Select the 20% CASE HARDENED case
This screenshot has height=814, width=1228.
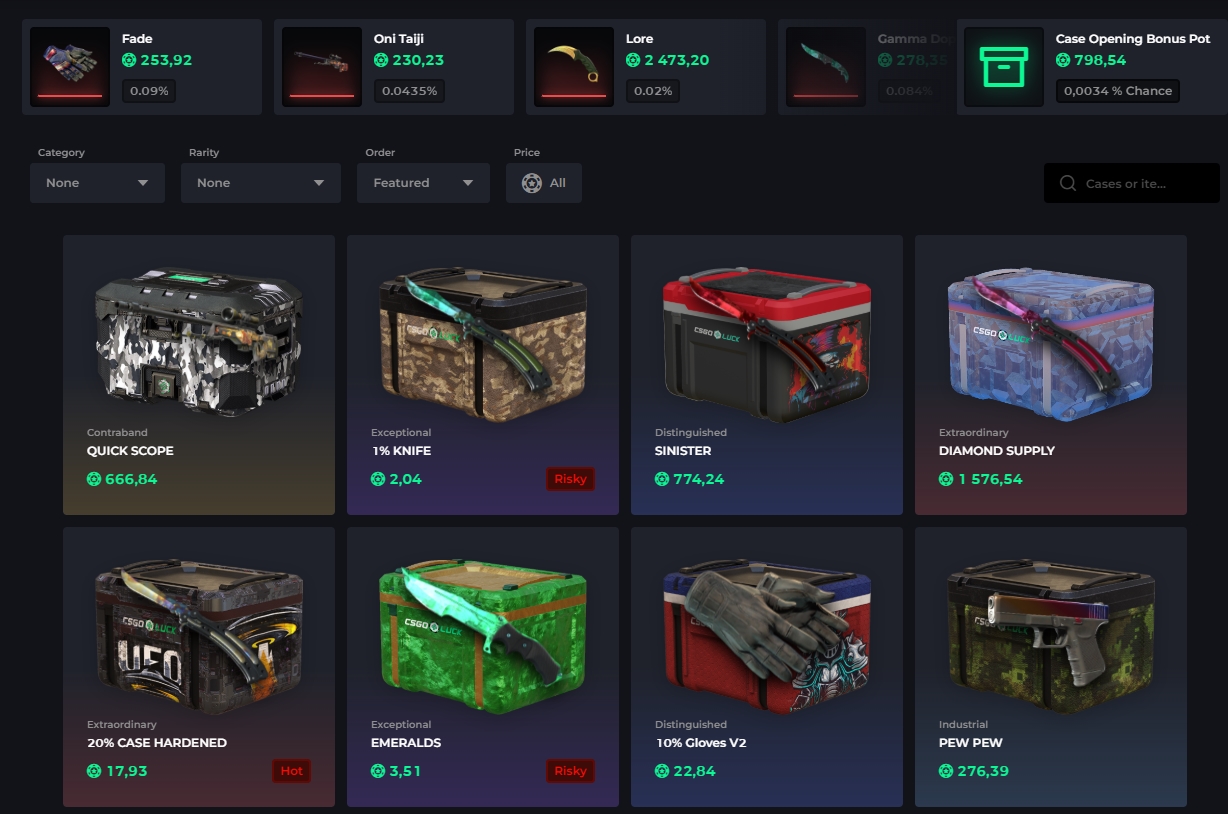coord(199,666)
